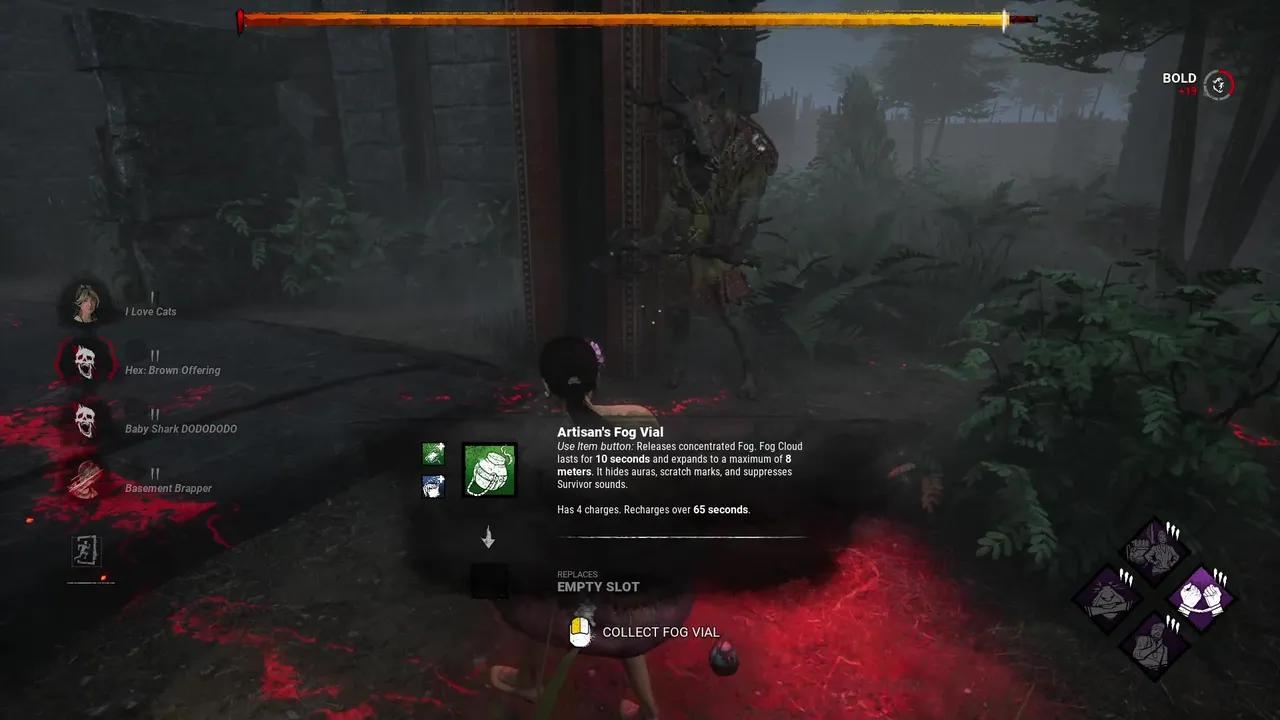Click the BOLD score event emblem
1280x720 pixels.
tap(1217, 85)
